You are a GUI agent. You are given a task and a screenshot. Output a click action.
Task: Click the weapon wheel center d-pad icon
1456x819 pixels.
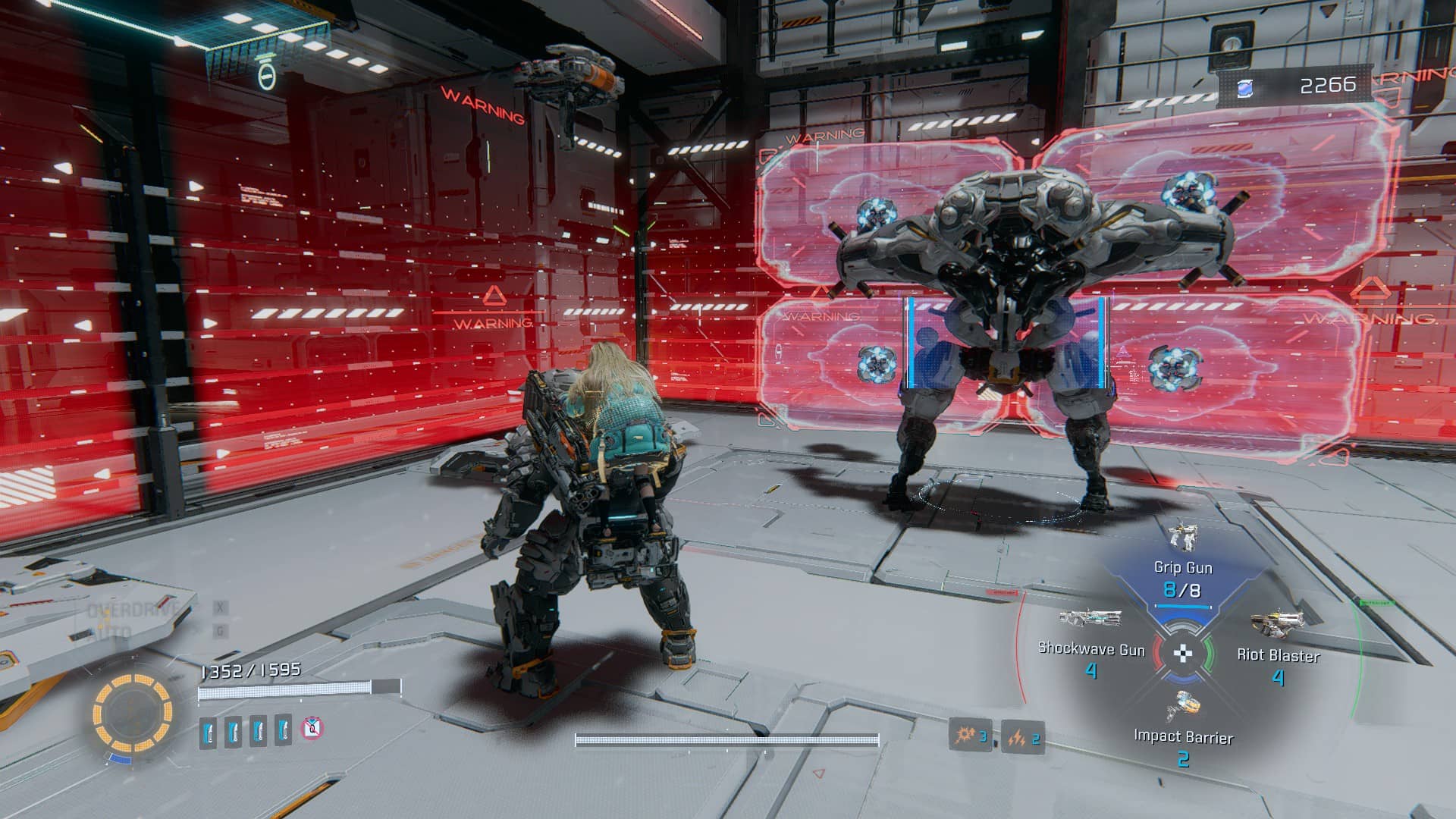pyautogui.click(x=1183, y=653)
